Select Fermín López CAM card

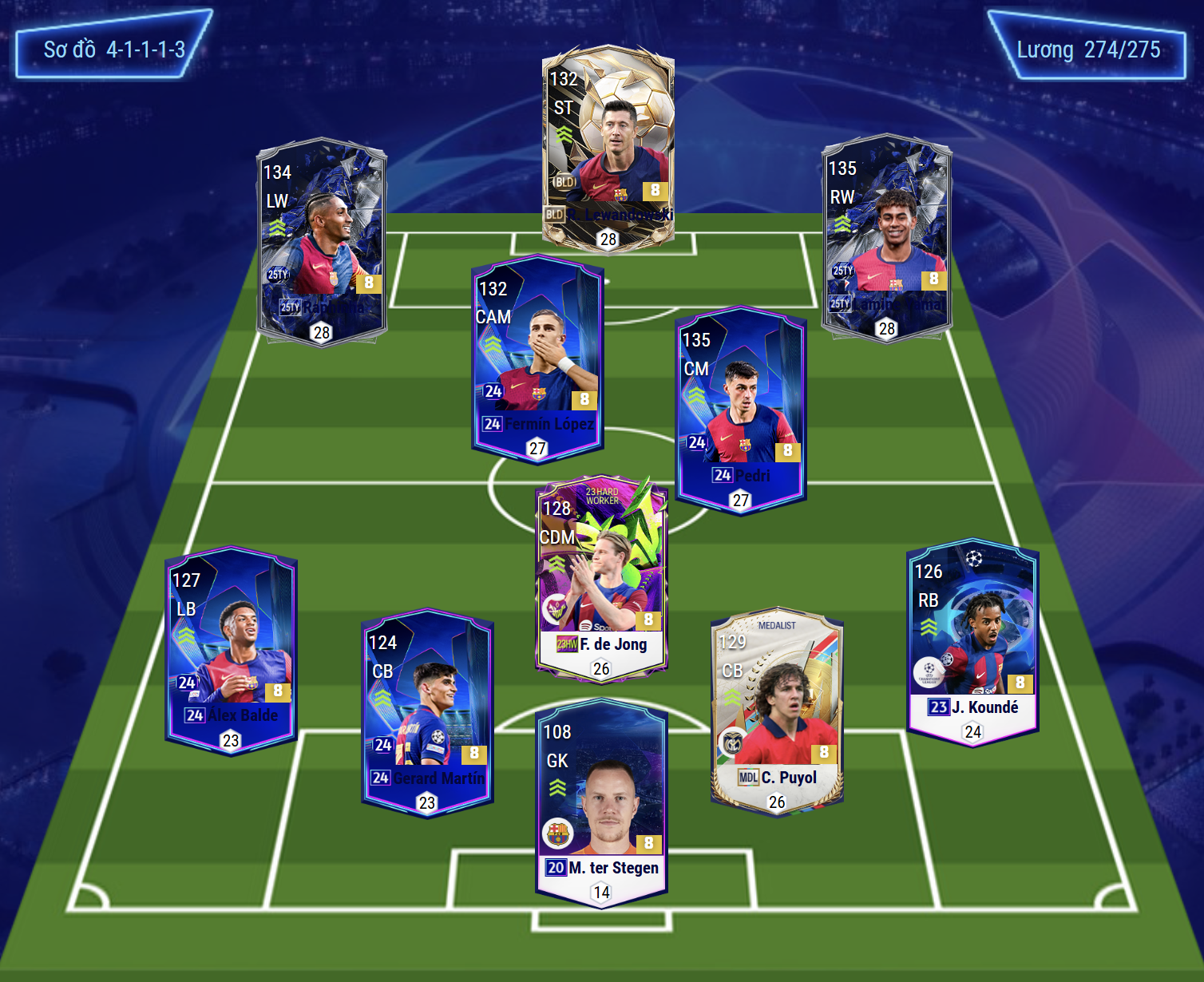(537, 359)
